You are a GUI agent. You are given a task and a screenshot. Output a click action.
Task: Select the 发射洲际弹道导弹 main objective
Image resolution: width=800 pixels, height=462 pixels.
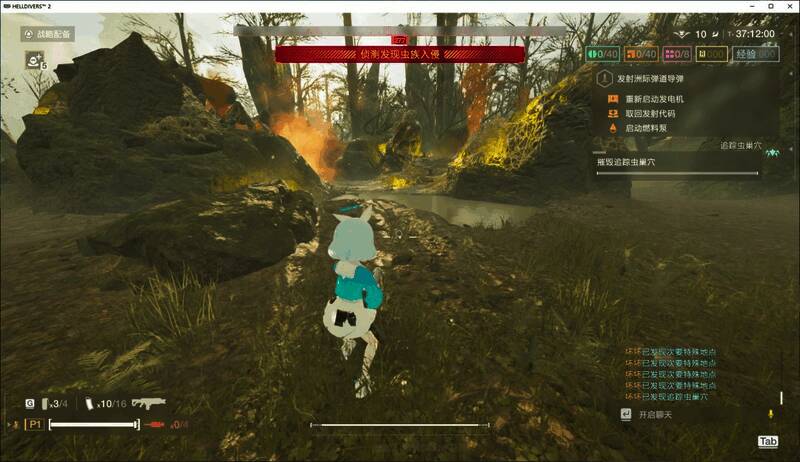tap(653, 77)
